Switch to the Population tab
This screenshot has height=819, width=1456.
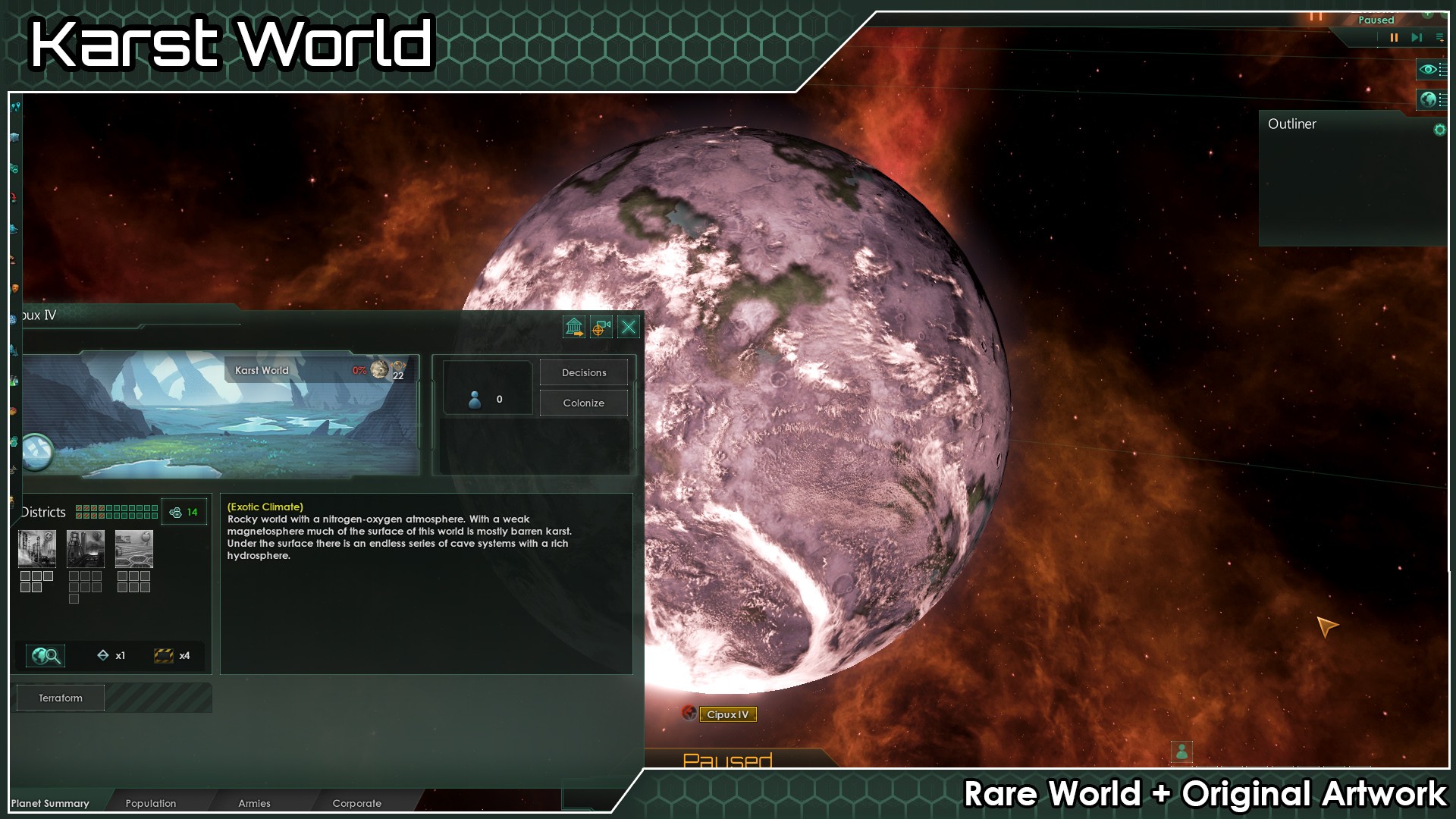coord(151,803)
